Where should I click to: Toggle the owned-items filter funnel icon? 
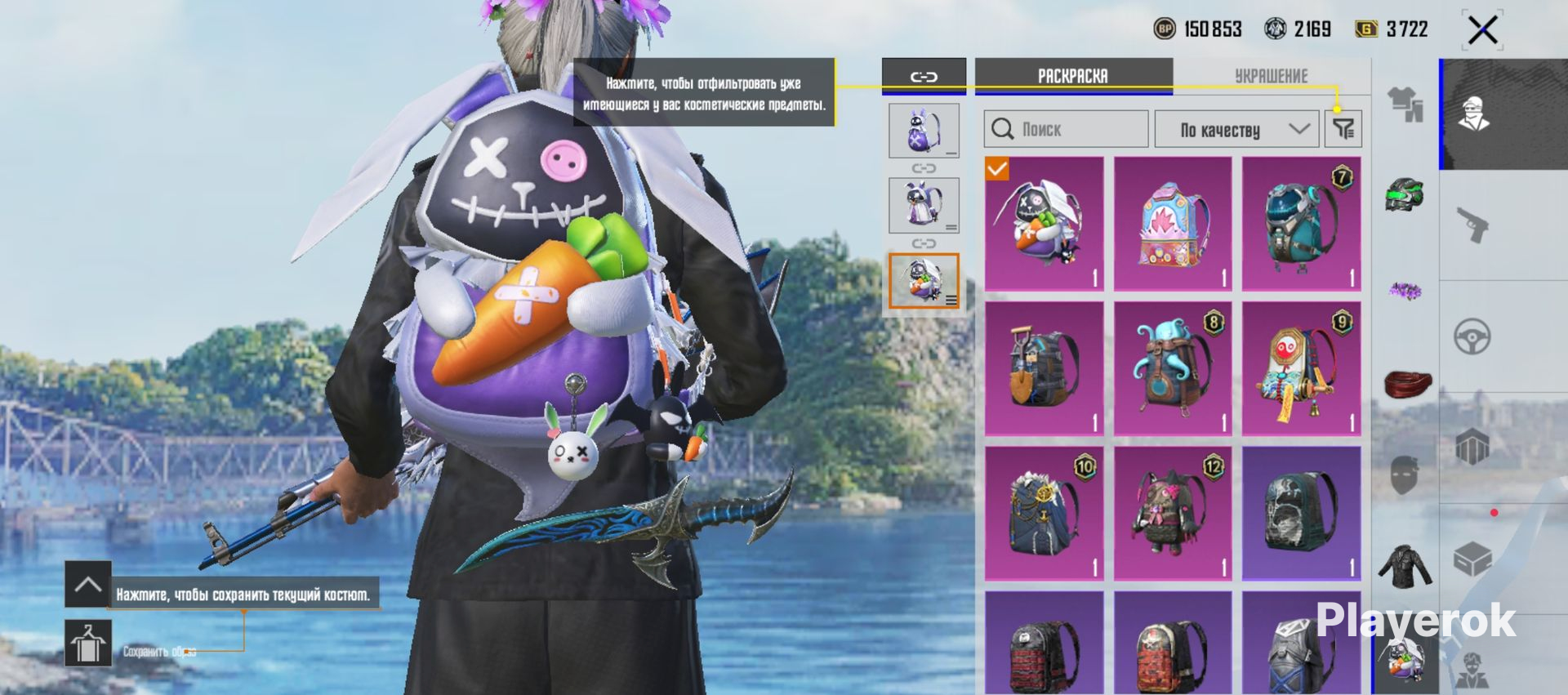click(1343, 128)
